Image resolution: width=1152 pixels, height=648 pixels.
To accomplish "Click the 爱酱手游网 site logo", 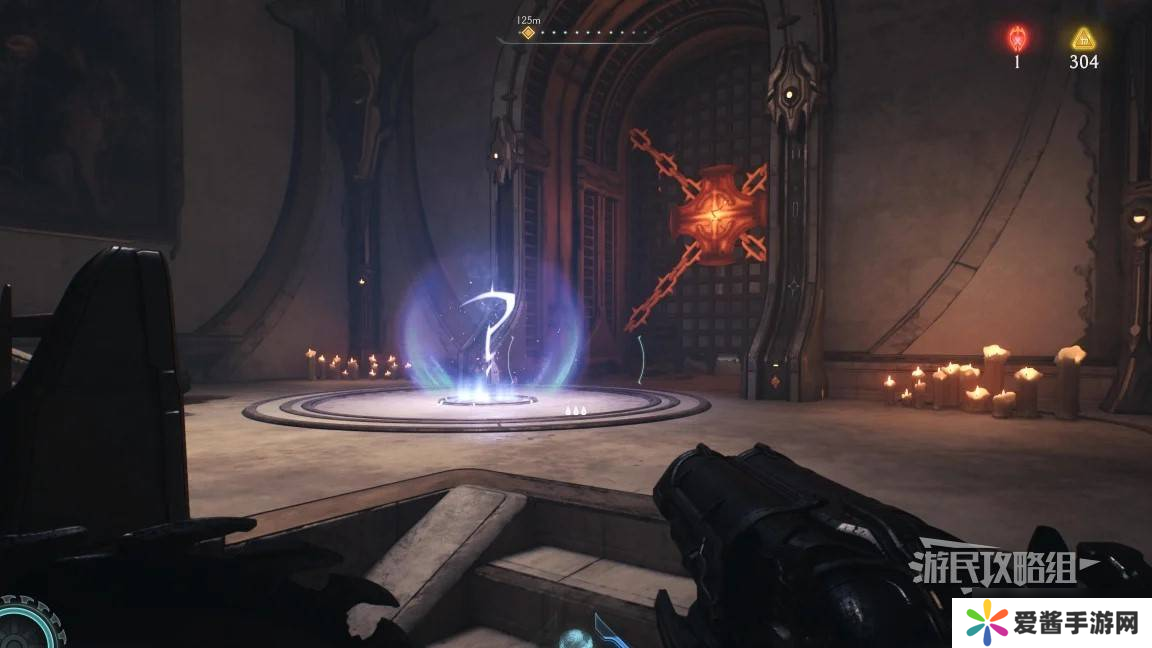I will [x=1049, y=623].
